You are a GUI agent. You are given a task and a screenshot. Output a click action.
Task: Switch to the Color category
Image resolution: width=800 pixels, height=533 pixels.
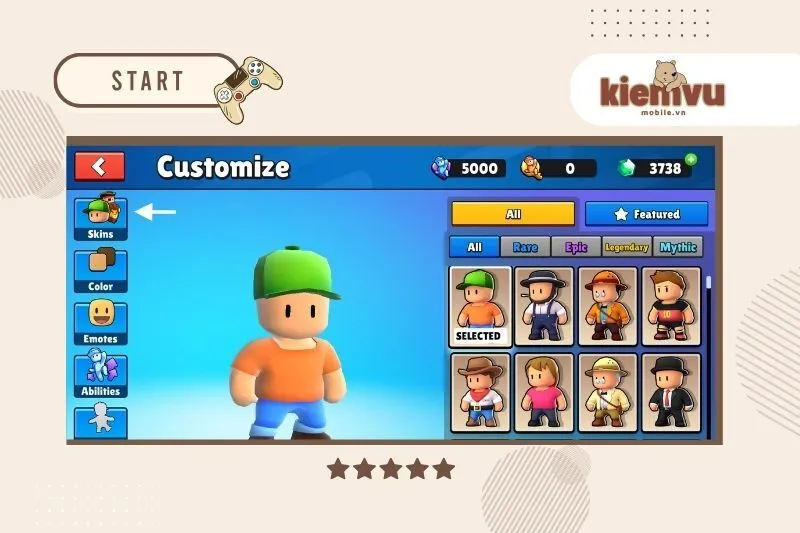pyautogui.click(x=101, y=269)
